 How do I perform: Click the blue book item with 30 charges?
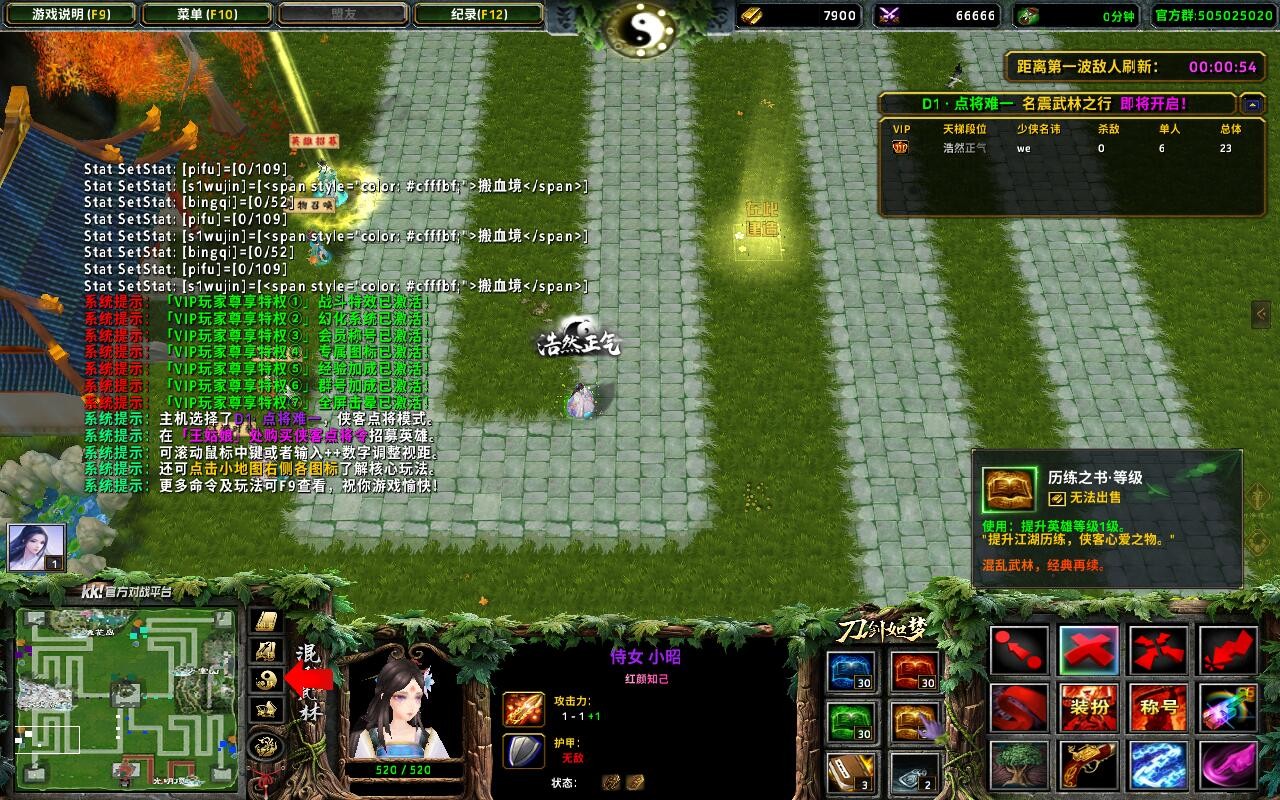851,672
